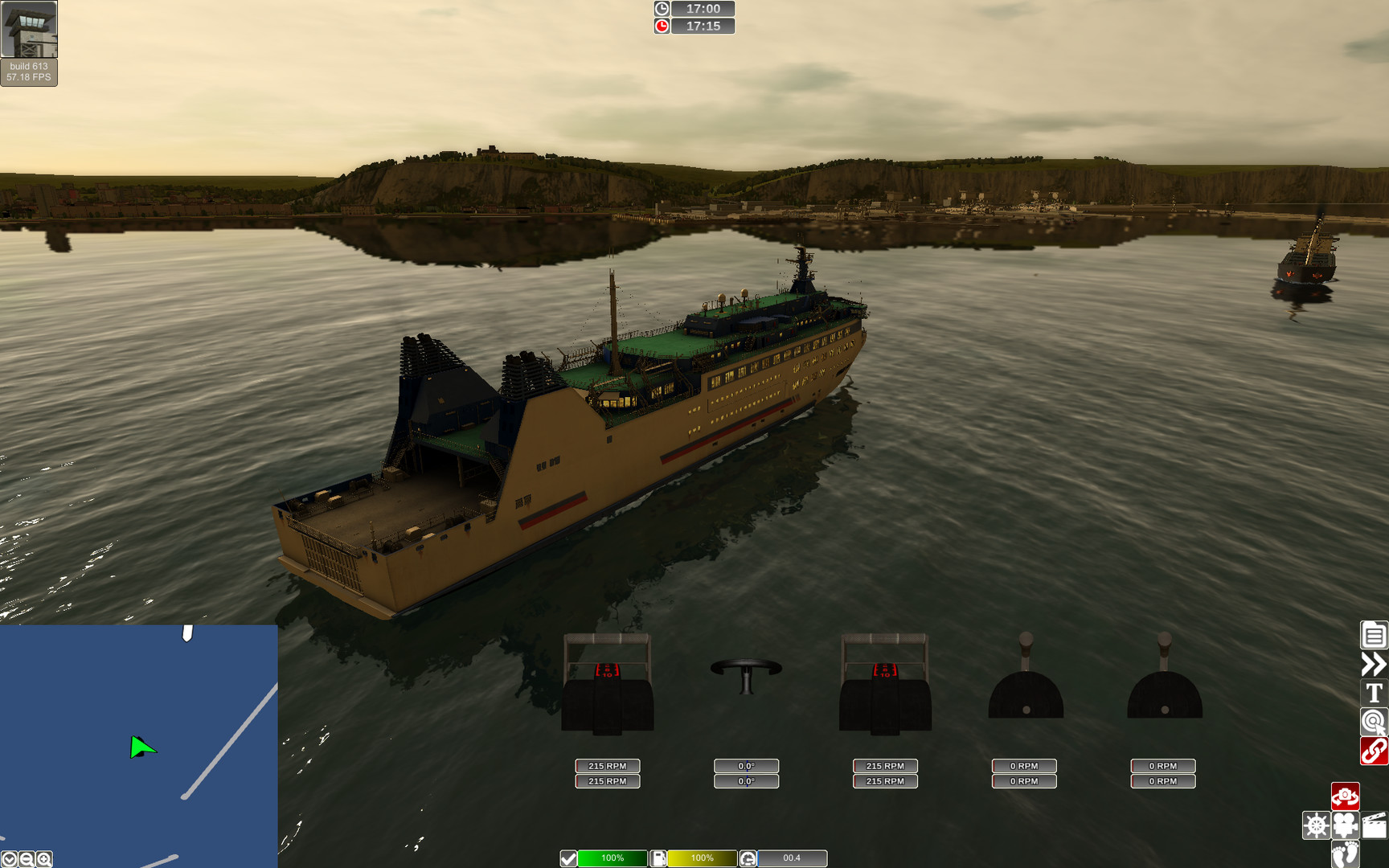Collapse the minimap with the chevron button
The height and width of the screenshot is (868, 1389).
(9, 859)
